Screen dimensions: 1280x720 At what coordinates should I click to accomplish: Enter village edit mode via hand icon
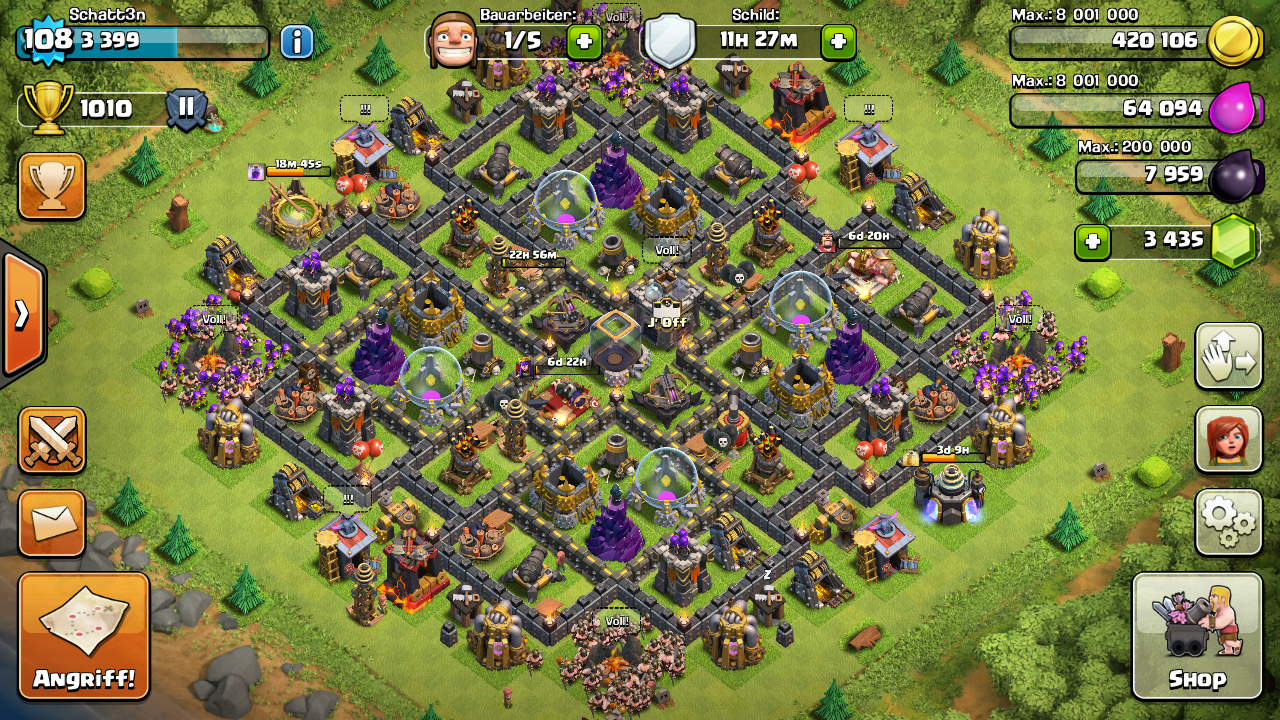point(1228,356)
